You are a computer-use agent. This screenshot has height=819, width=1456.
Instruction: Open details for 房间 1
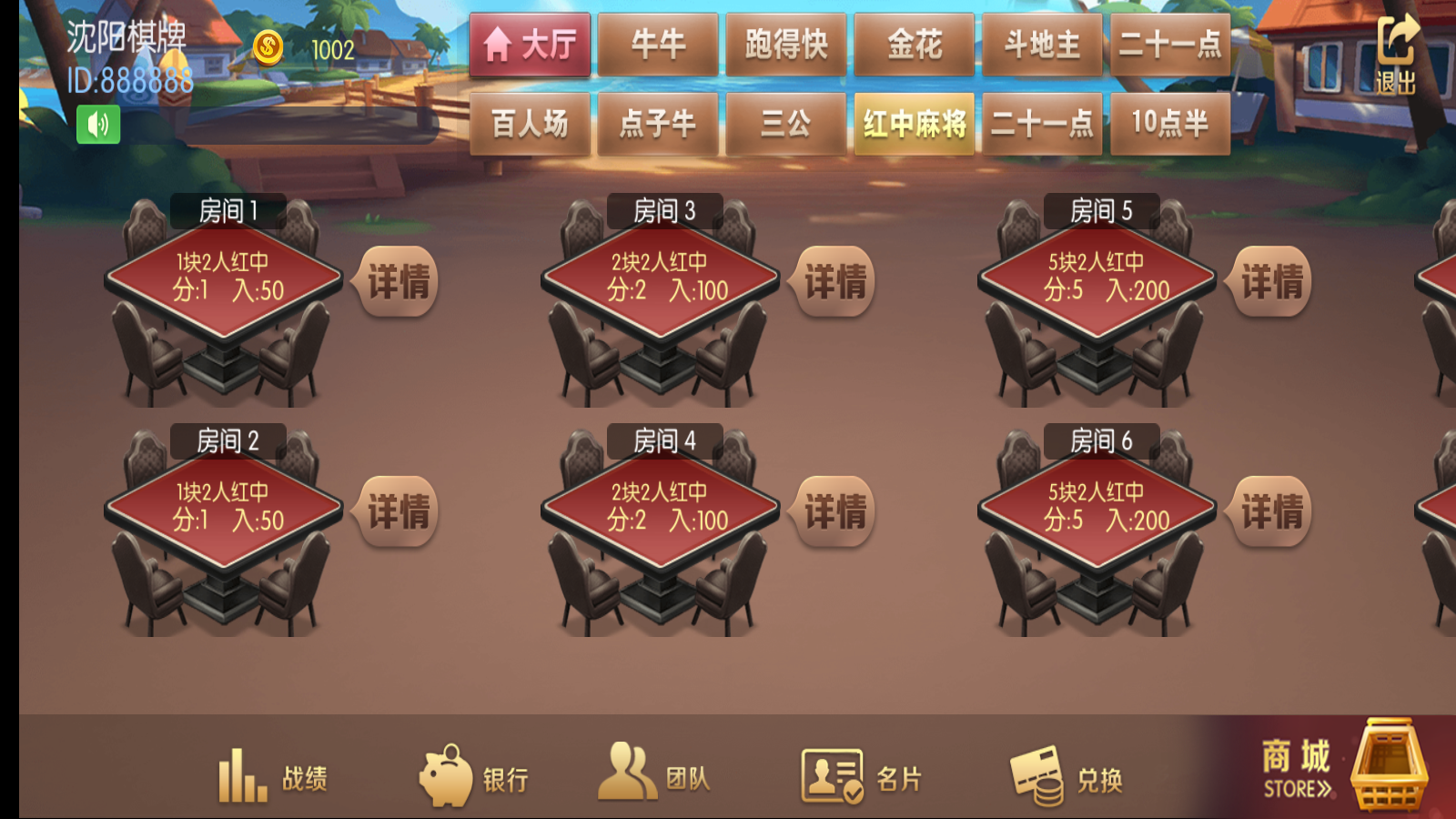(x=398, y=282)
